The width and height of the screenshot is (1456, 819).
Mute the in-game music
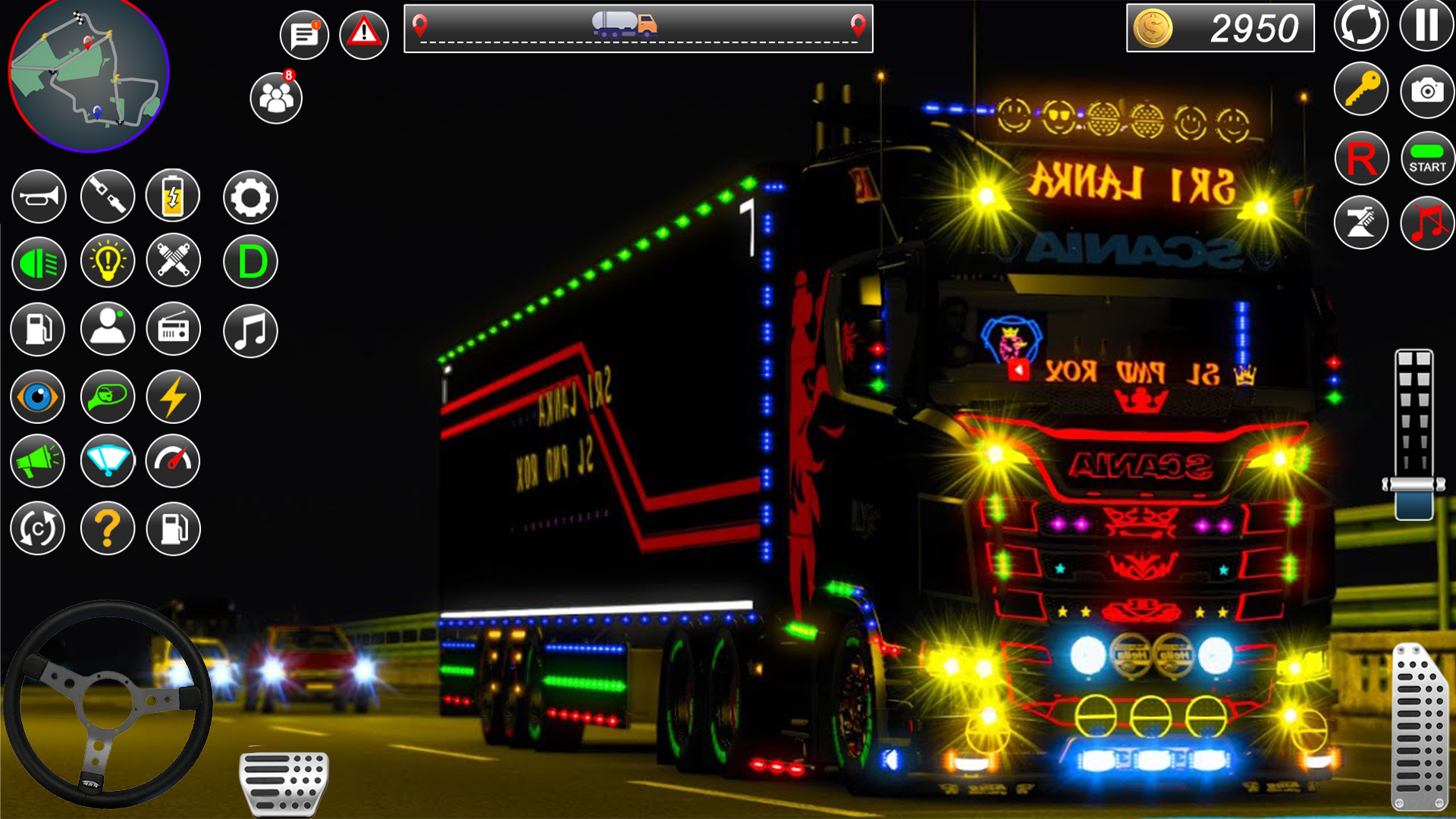[x=1427, y=222]
